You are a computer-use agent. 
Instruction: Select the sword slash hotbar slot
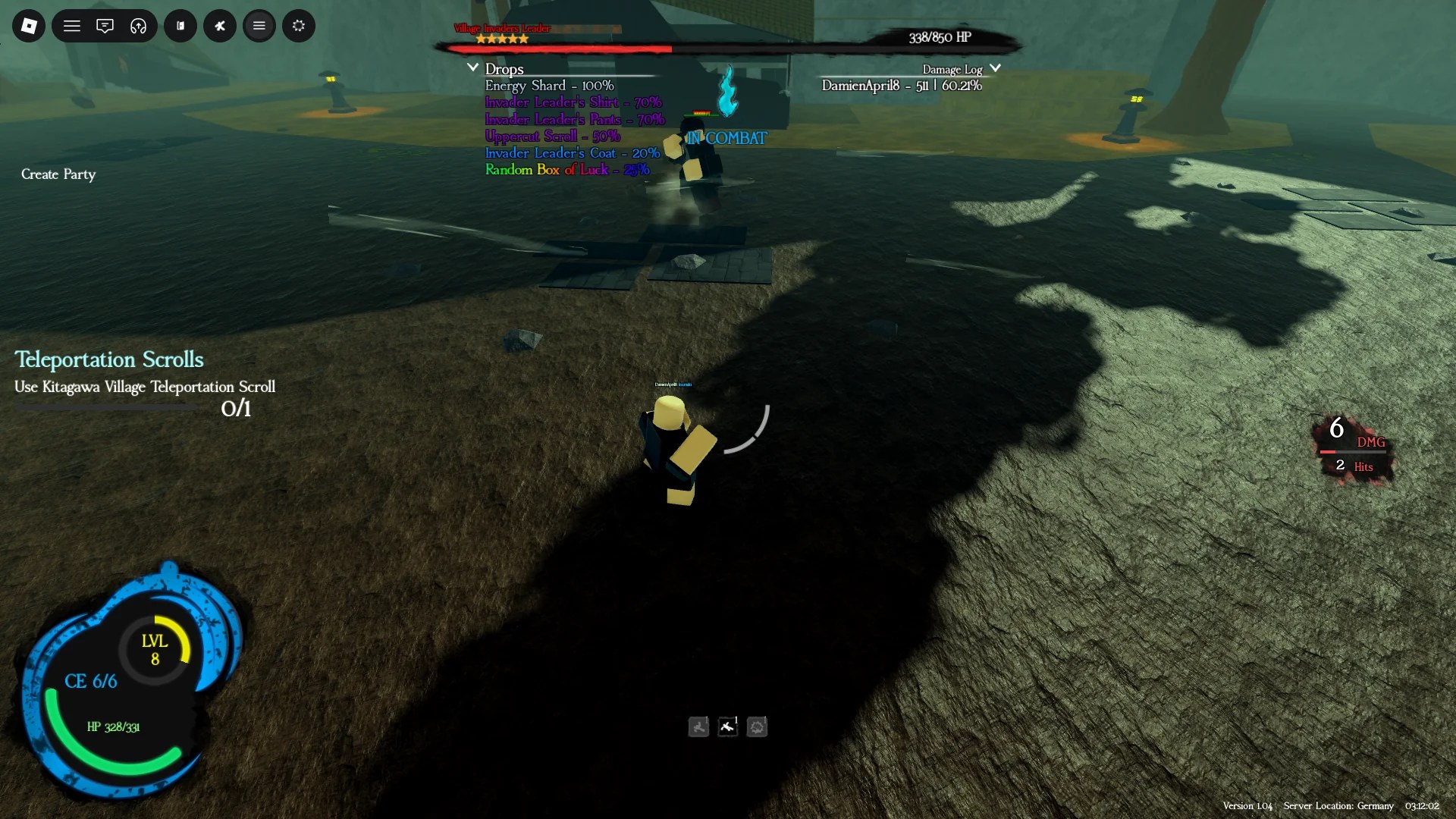728,726
